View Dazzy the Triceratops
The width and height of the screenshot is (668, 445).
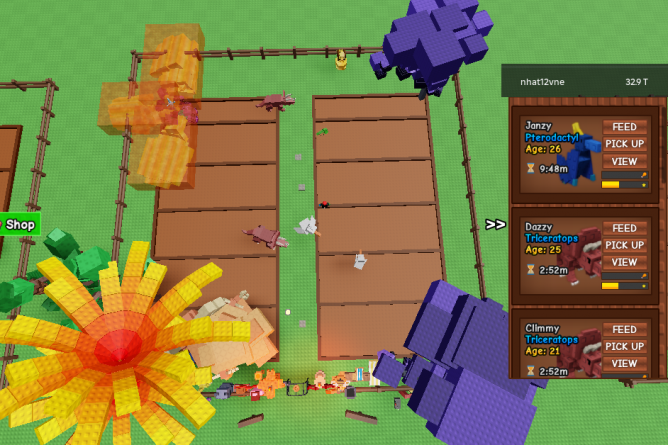click(624, 262)
